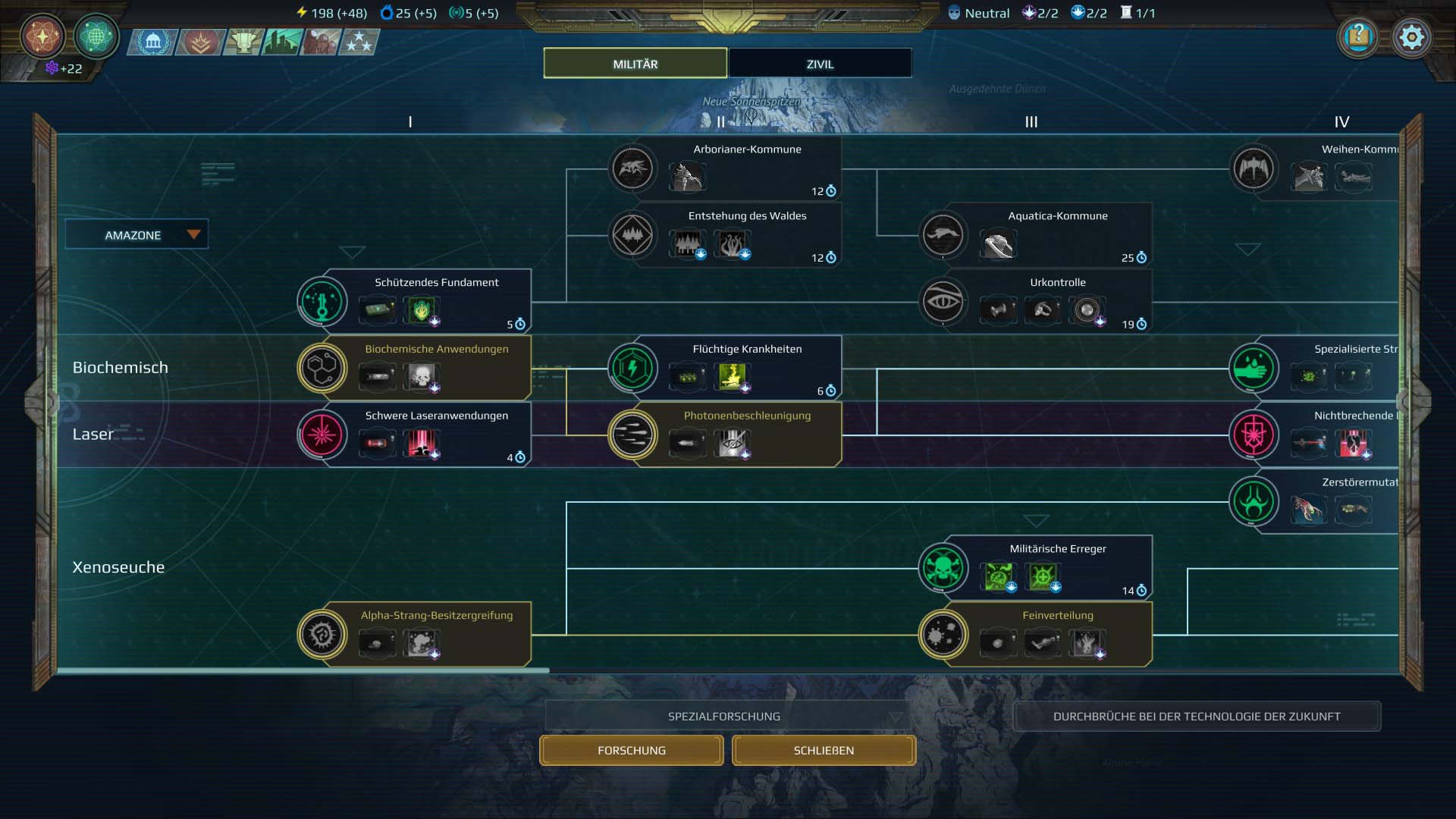Close the research screen with Schließen

[824, 750]
